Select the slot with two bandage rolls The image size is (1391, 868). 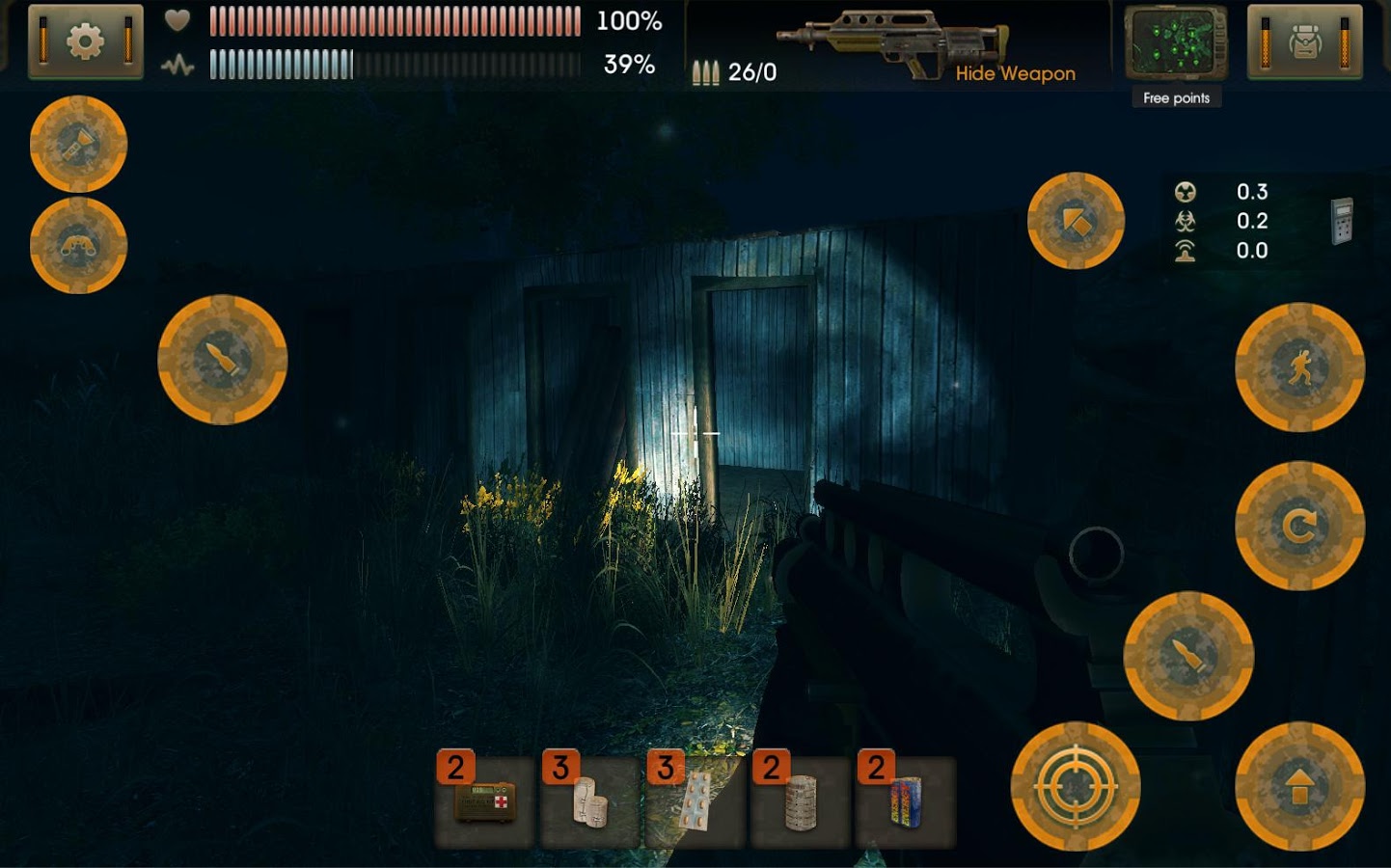point(589,801)
